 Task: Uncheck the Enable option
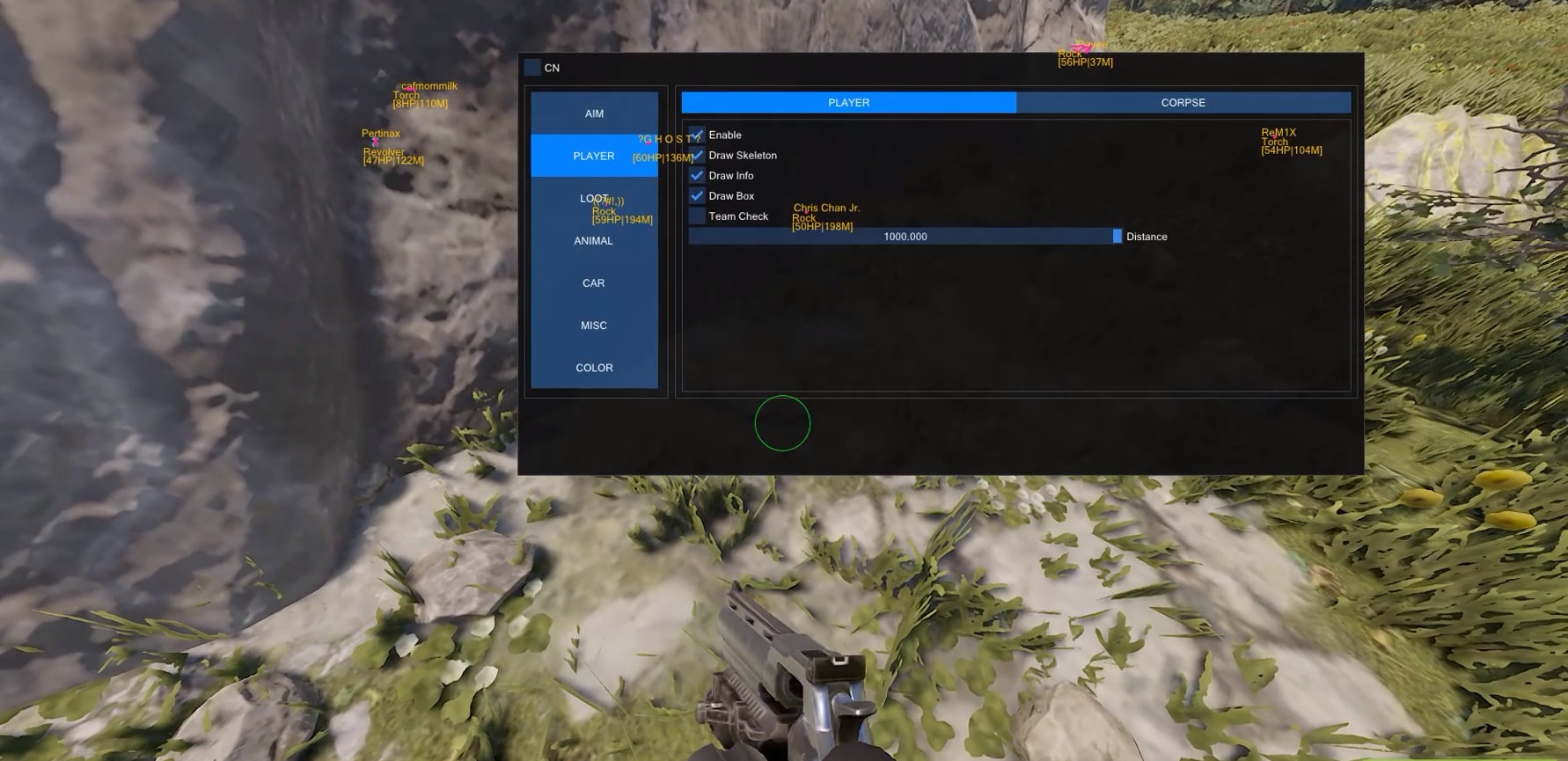(x=697, y=134)
